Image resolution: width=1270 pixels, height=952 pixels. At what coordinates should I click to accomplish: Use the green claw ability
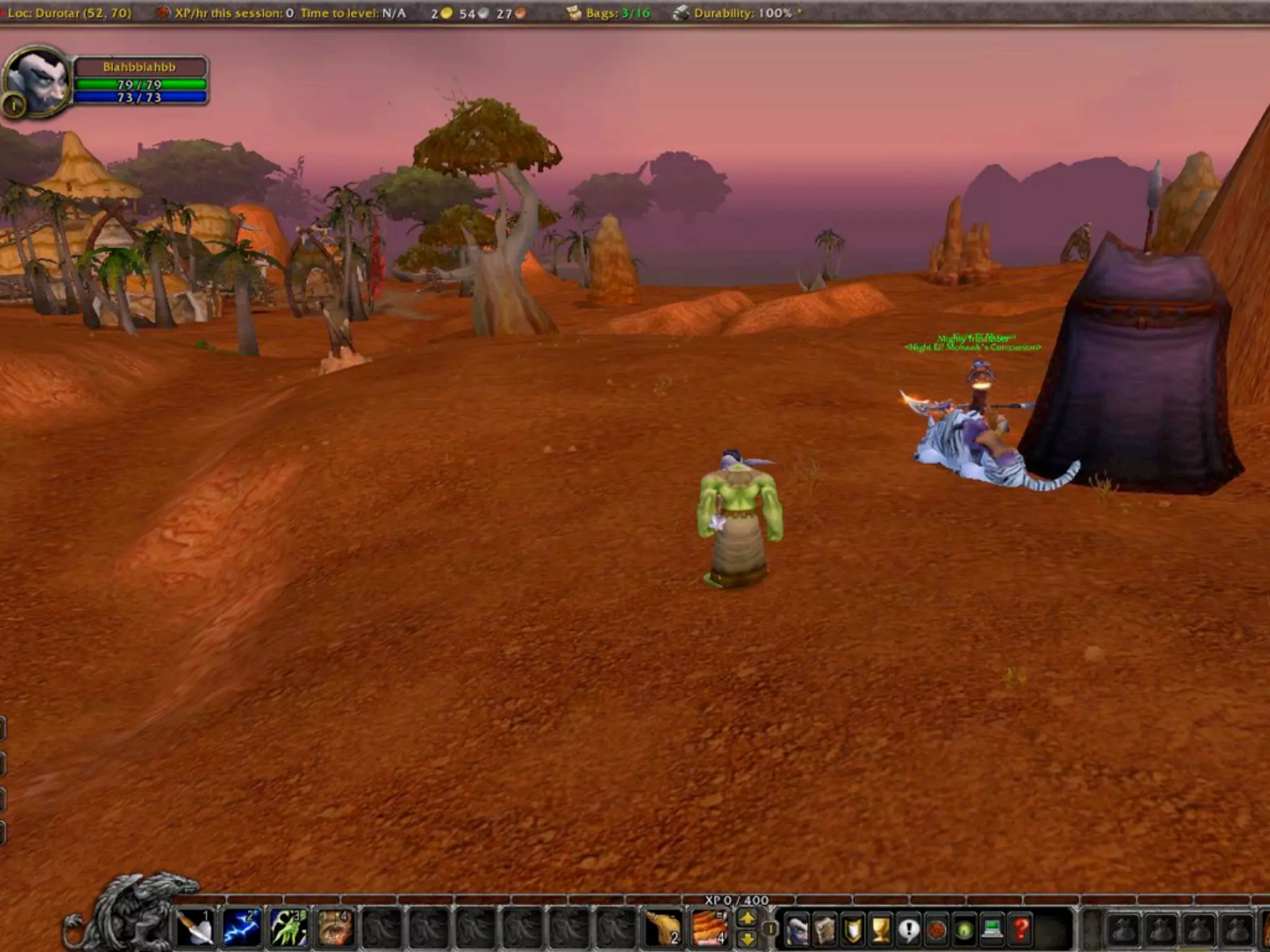pyautogui.click(x=288, y=928)
